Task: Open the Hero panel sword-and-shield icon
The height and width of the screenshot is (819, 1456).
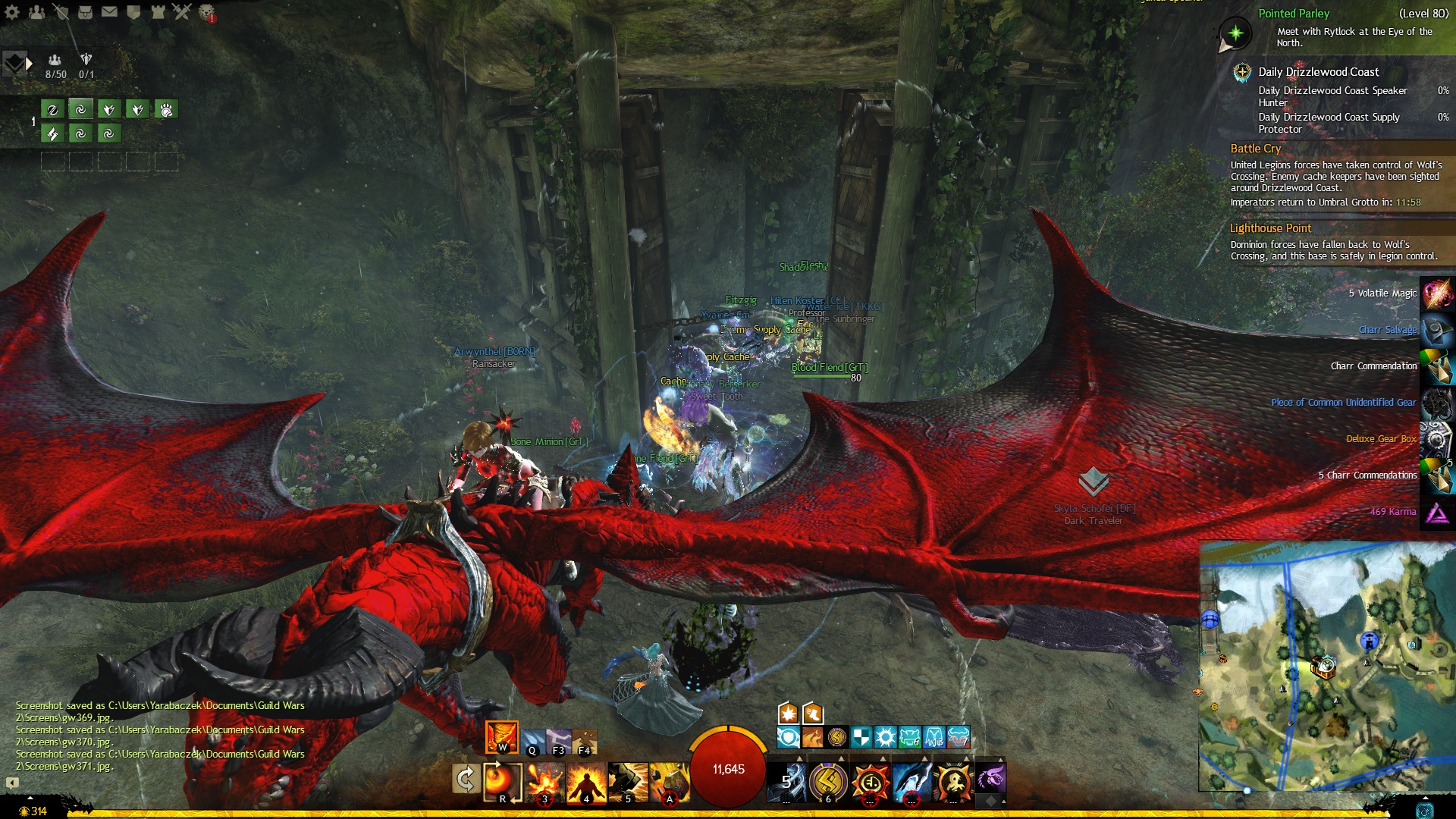Action: click(61, 11)
